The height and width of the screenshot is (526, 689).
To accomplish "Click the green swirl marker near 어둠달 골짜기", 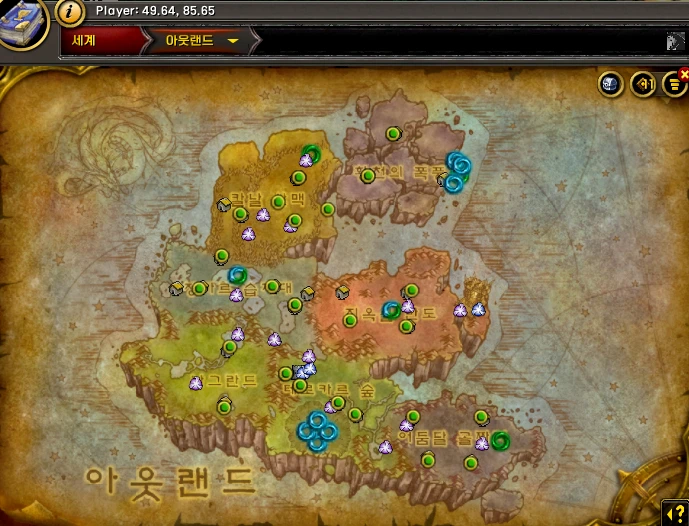I will click(499, 441).
